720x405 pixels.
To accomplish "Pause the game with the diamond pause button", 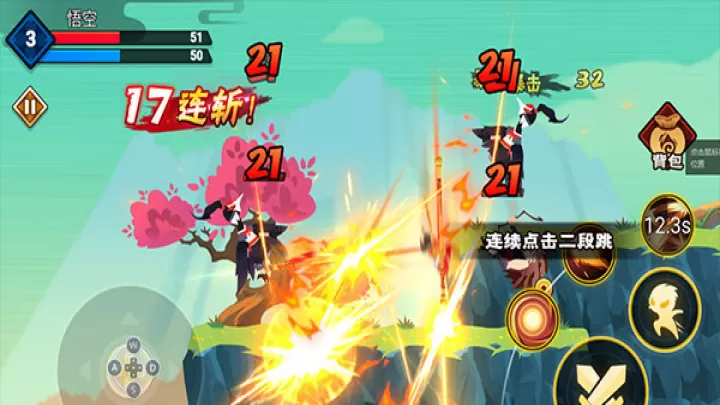I will click(x=30, y=106).
